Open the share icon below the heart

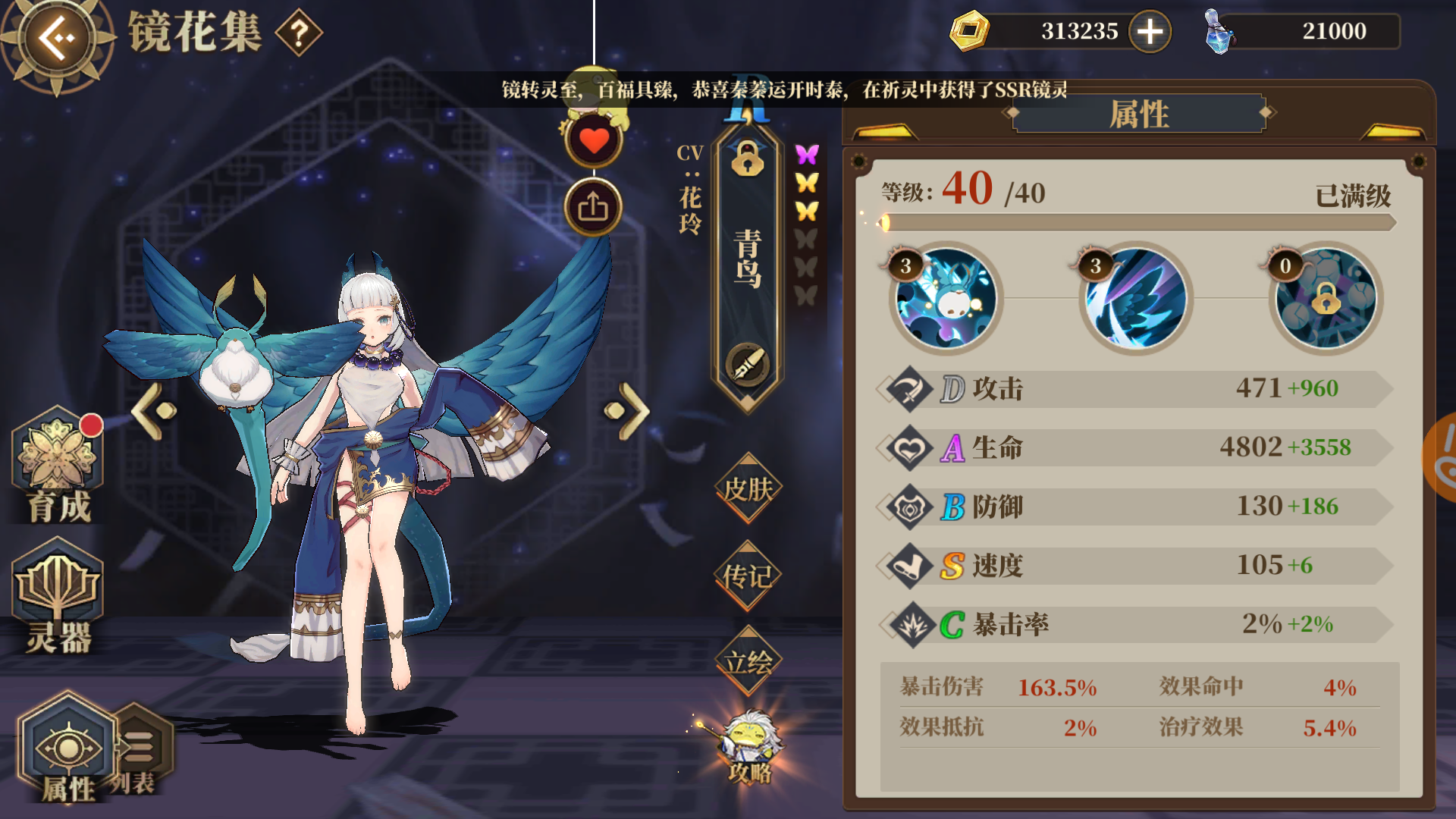point(593,206)
